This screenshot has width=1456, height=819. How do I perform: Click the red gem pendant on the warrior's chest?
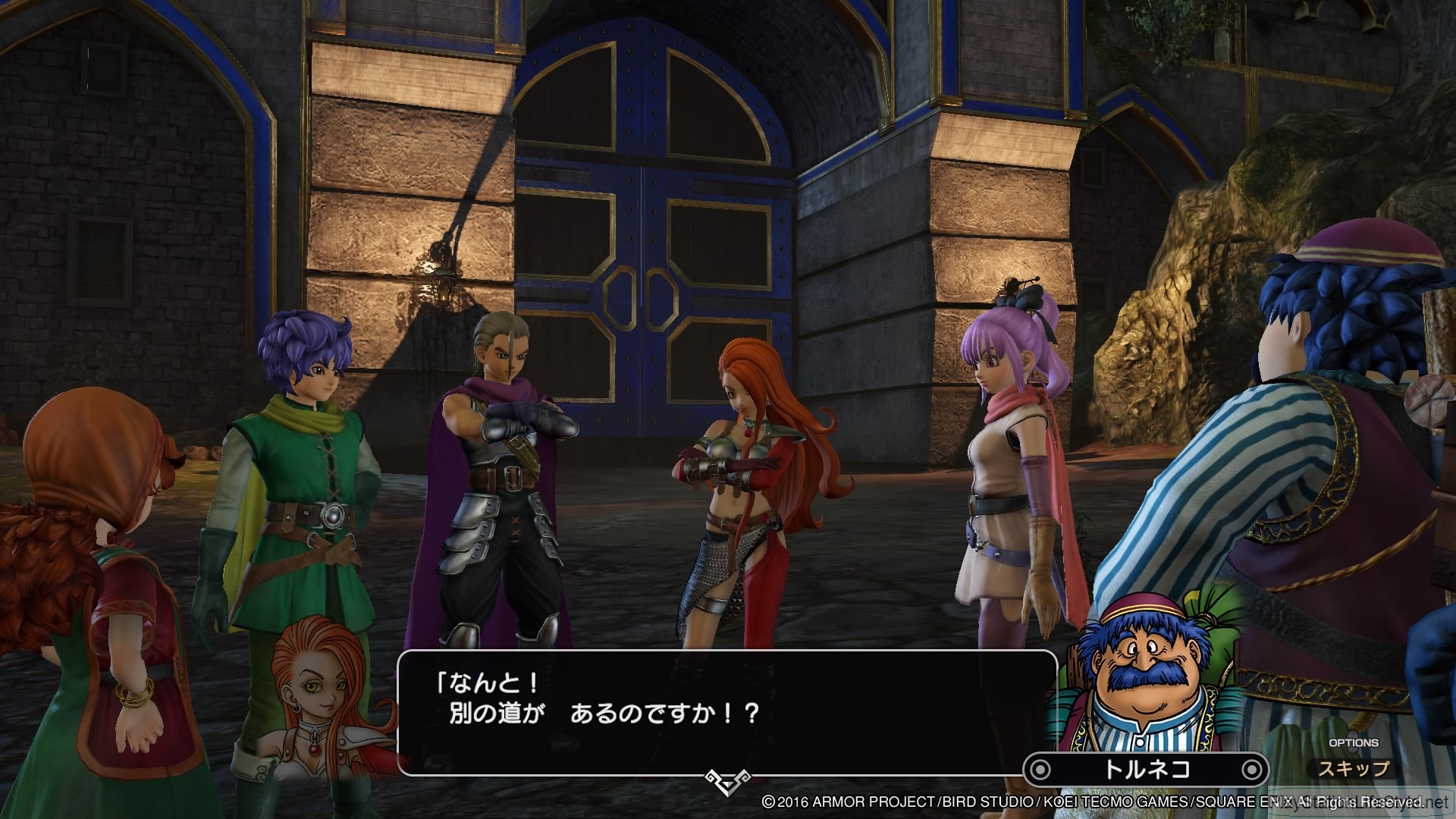[x=749, y=432]
